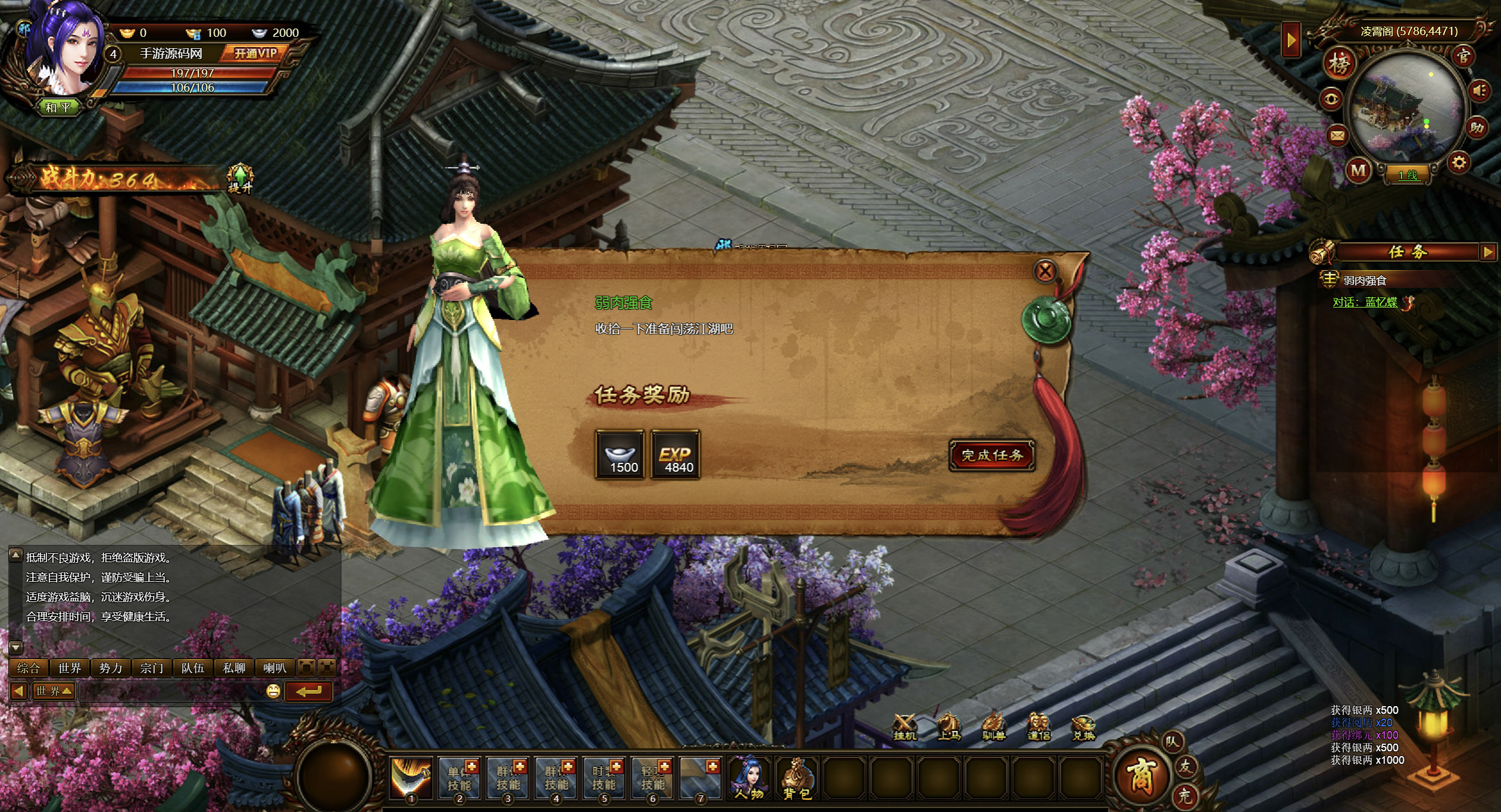The image size is (1501, 812).
Task: Select the 1线 server line button
Action: coord(1408,175)
